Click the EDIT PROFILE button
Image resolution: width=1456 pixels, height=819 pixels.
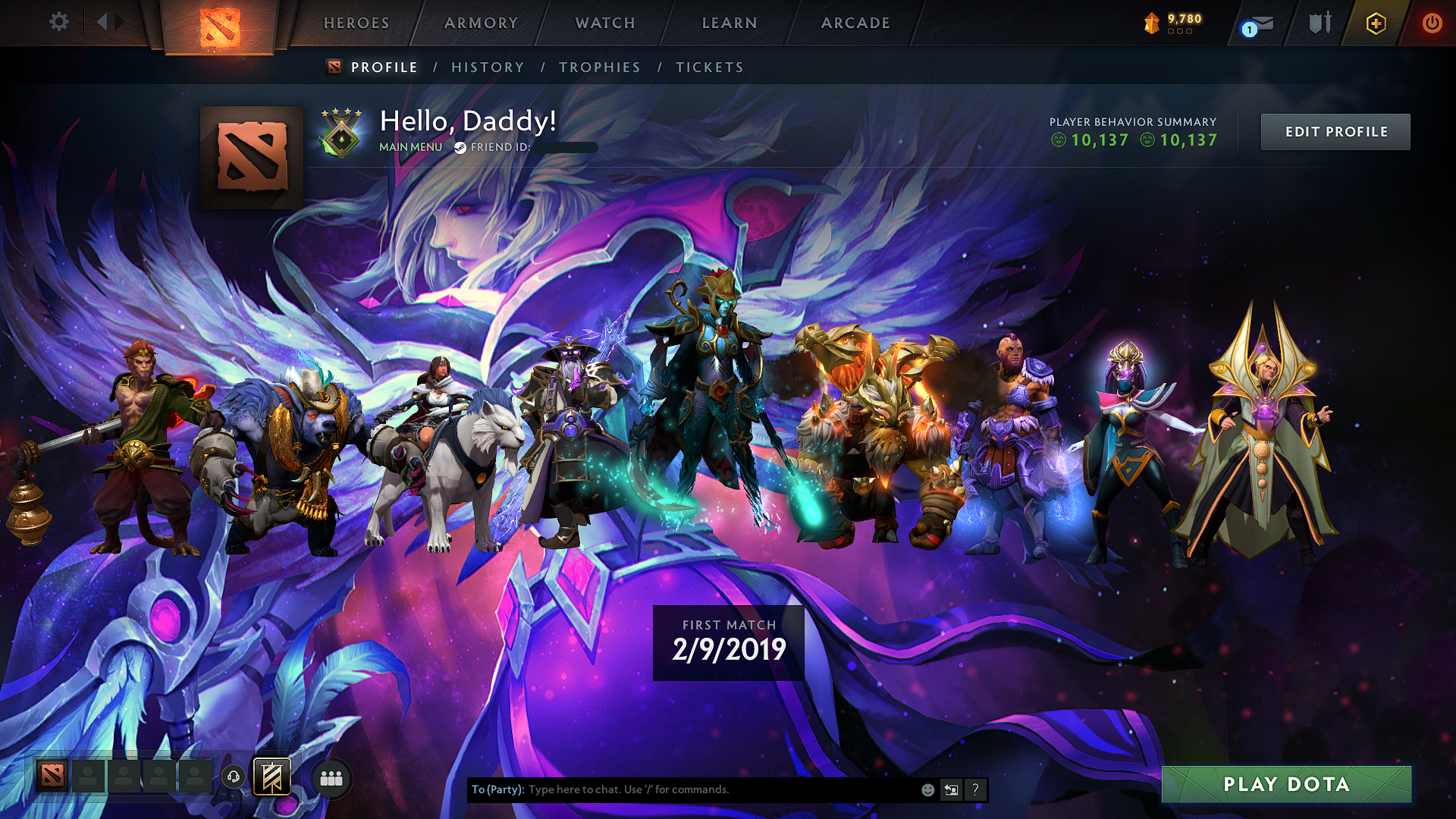tap(1335, 131)
